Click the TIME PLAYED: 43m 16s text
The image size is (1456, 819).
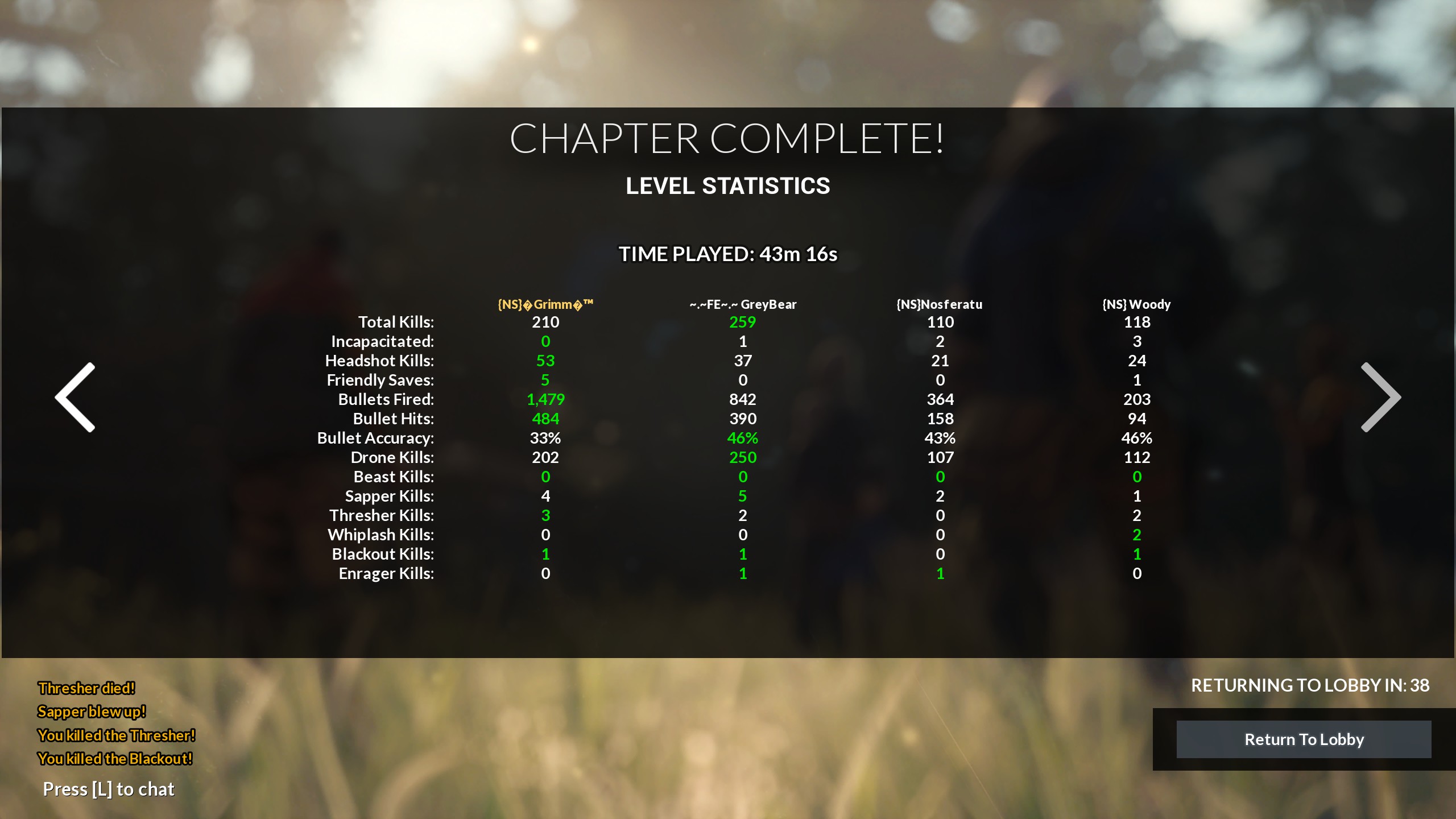click(x=728, y=254)
